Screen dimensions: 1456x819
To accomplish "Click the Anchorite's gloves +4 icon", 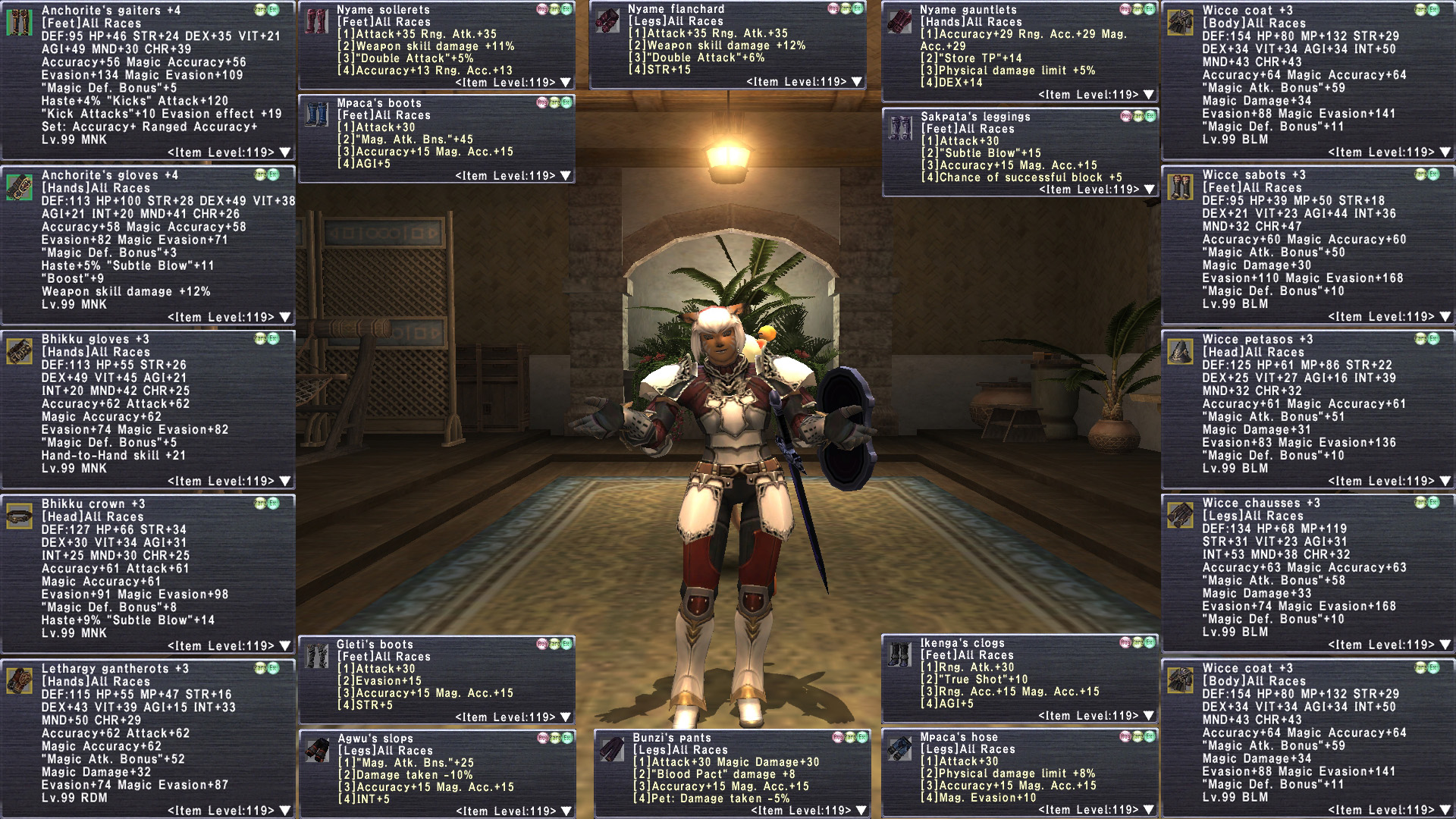I will point(20,187).
